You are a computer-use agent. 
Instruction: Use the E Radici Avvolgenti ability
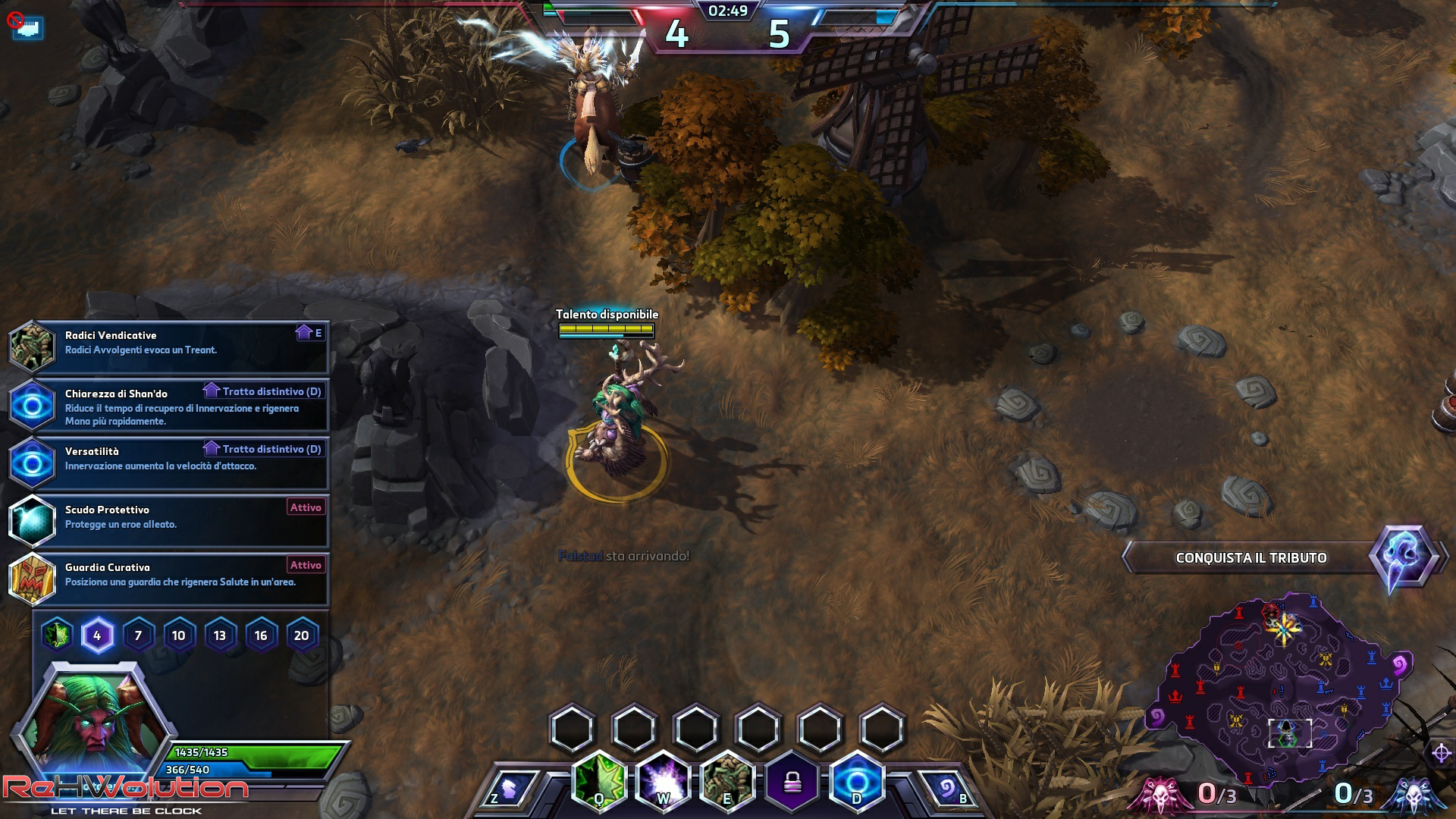coord(728,781)
